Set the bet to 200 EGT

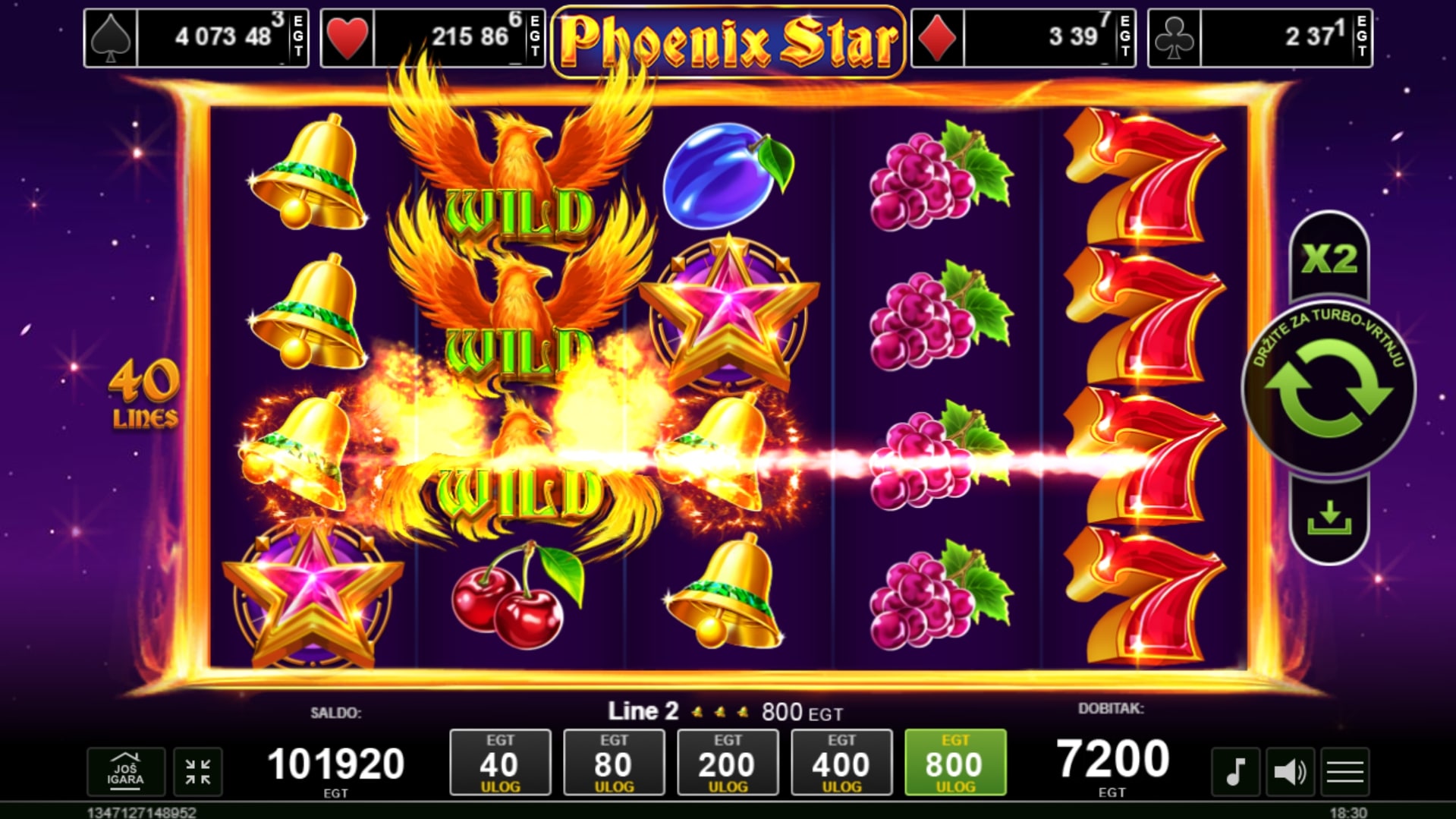pyautogui.click(x=728, y=762)
